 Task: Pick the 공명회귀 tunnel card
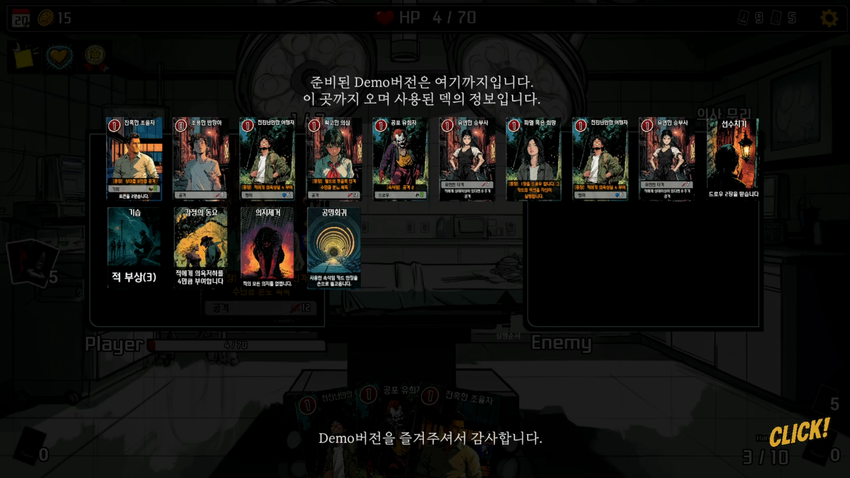334,247
